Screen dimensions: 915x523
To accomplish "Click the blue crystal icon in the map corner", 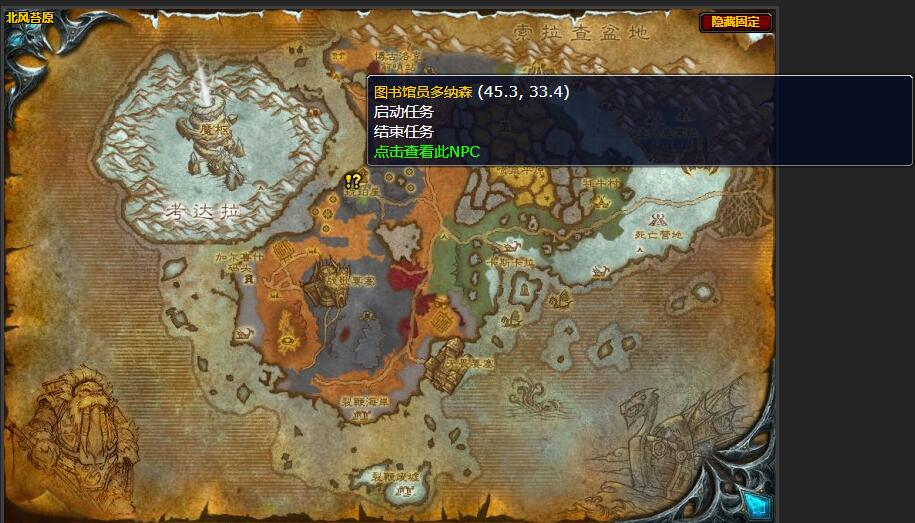I will 755,504.
